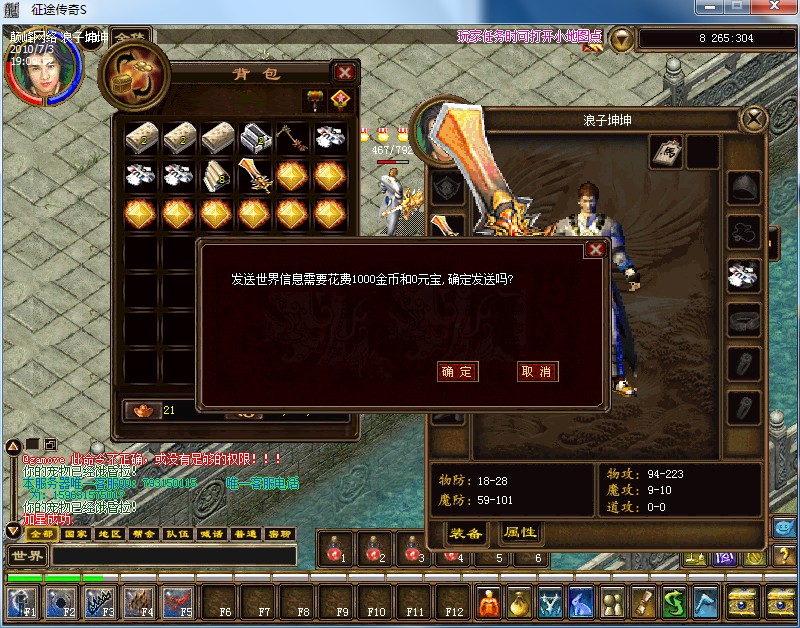Image resolution: width=800 pixels, height=628 pixels.
Task: Click the hammer icon in the backpack header
Action: (313, 99)
